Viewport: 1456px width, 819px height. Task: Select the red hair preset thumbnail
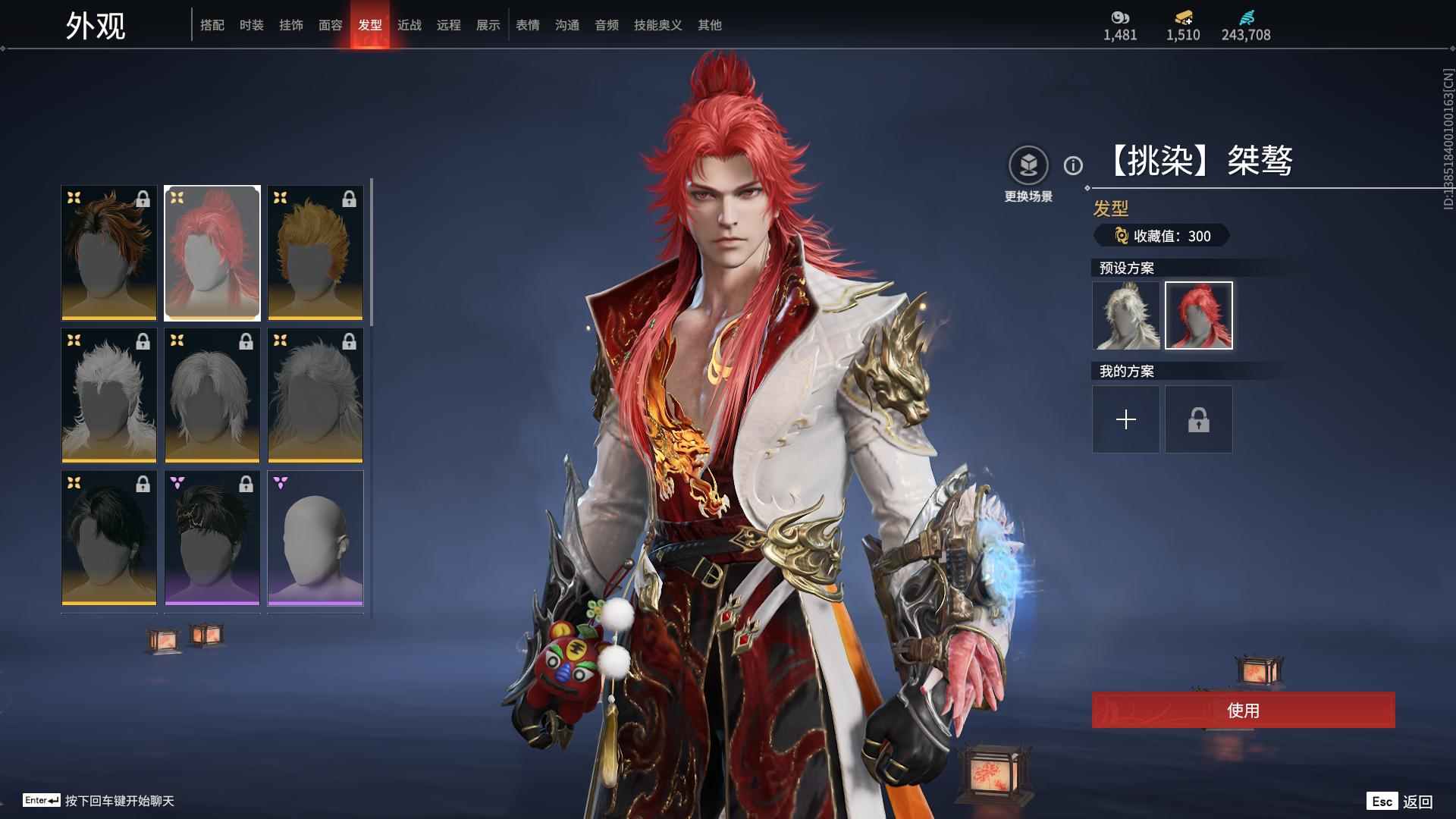tap(1199, 315)
